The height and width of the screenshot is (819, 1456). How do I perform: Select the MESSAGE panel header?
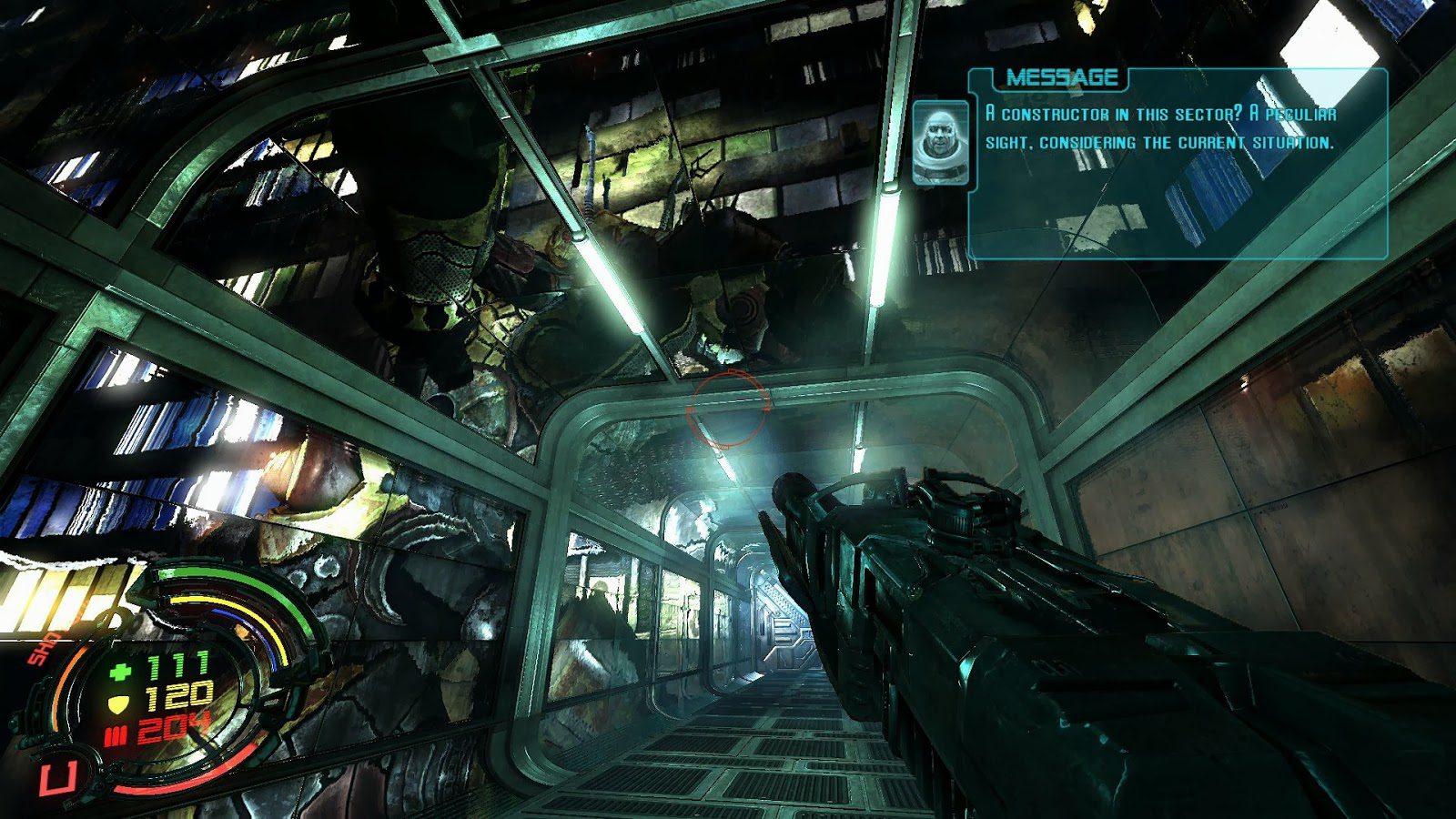coord(1061,78)
